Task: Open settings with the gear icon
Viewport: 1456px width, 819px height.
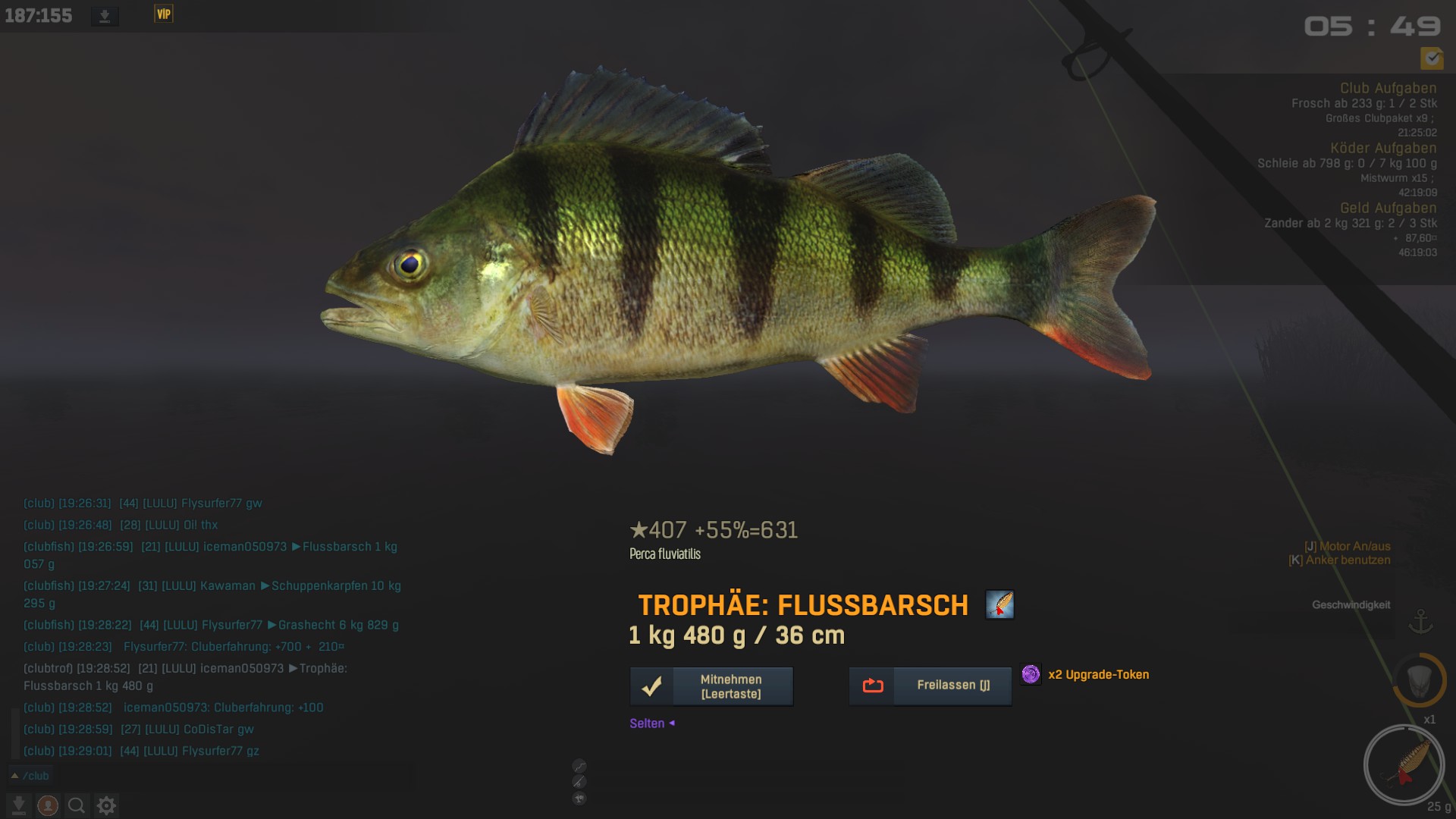Action: pos(106,805)
